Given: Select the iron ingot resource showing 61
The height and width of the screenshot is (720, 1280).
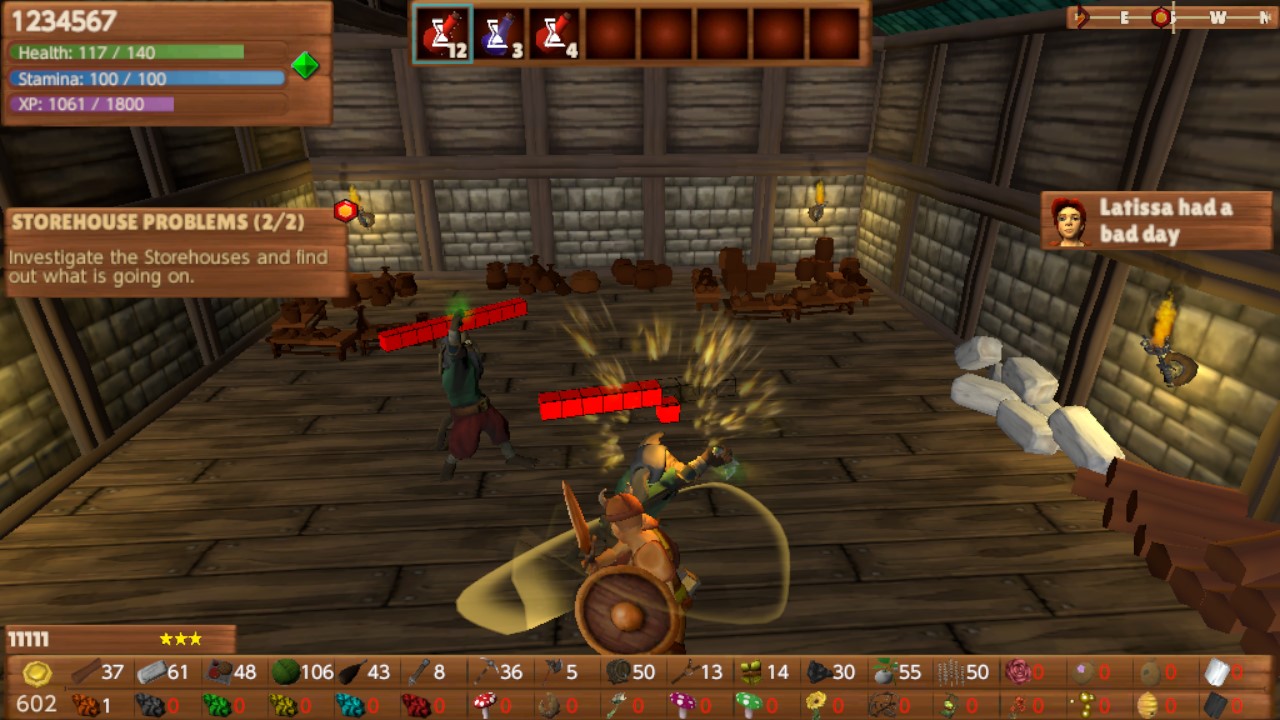Looking at the screenshot, I should point(150,672).
